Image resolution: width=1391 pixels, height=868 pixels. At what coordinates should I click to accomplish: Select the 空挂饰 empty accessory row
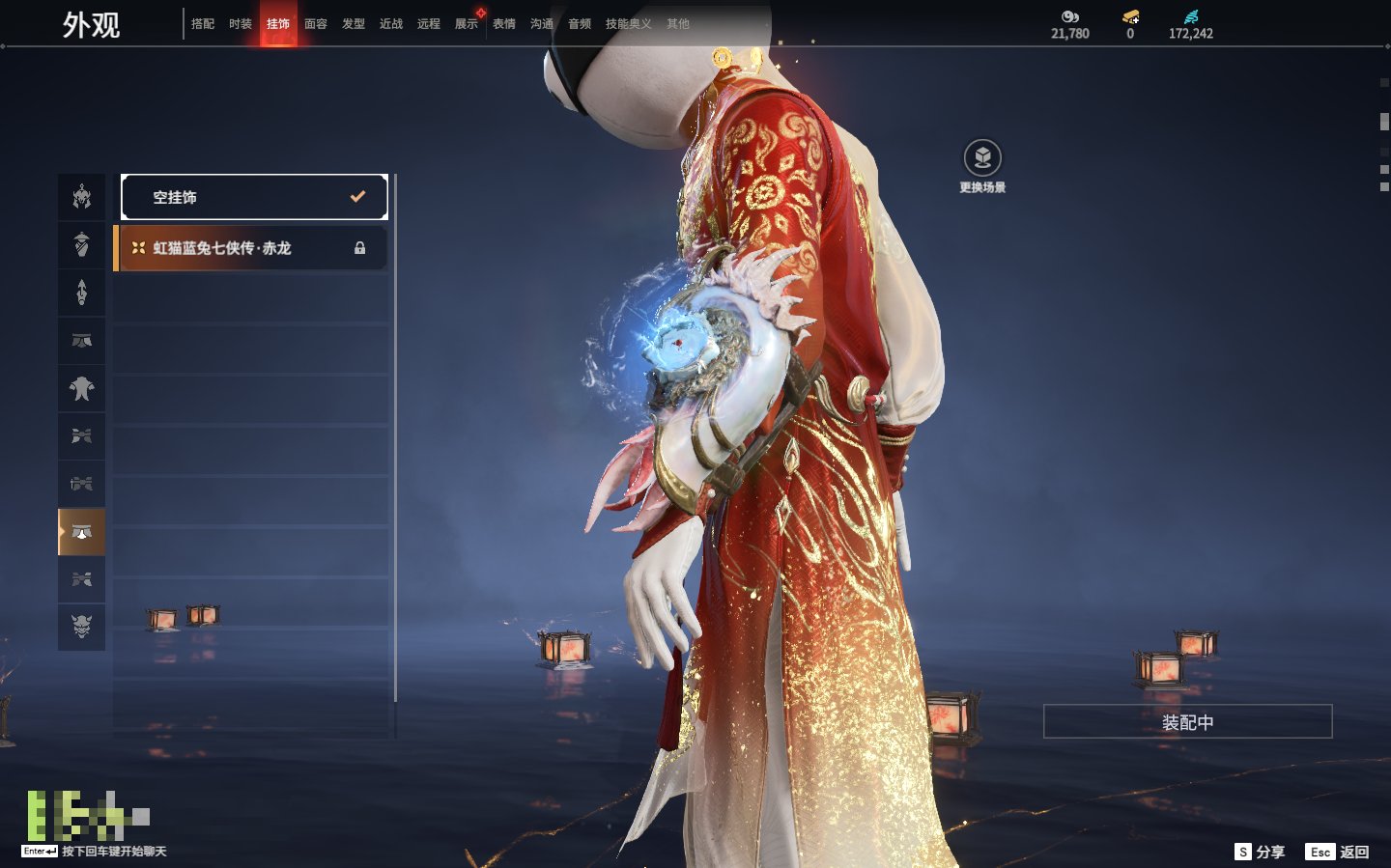254,197
